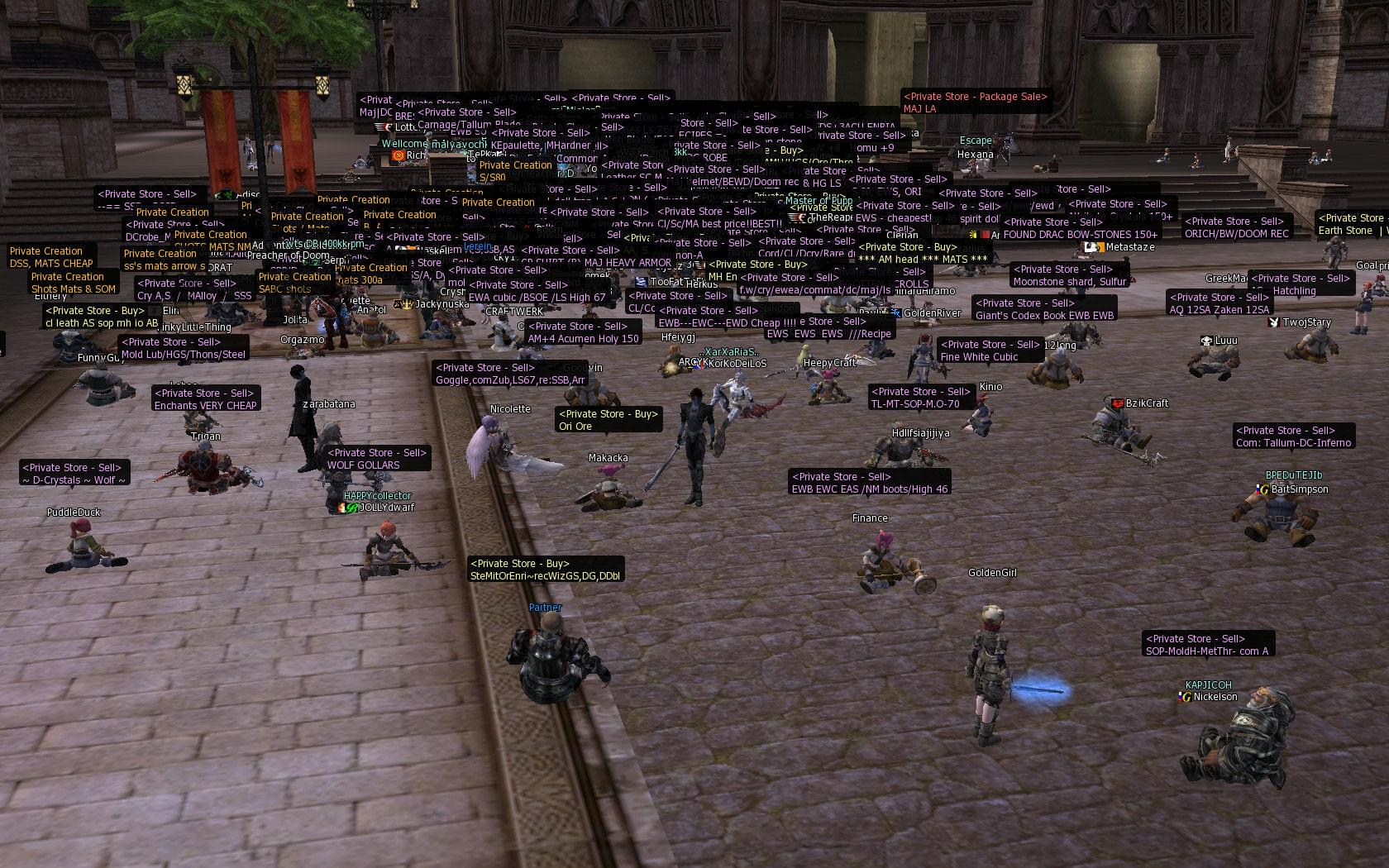
Task: Open the Goggle,comZub,LS67 store sign
Action: (510, 374)
